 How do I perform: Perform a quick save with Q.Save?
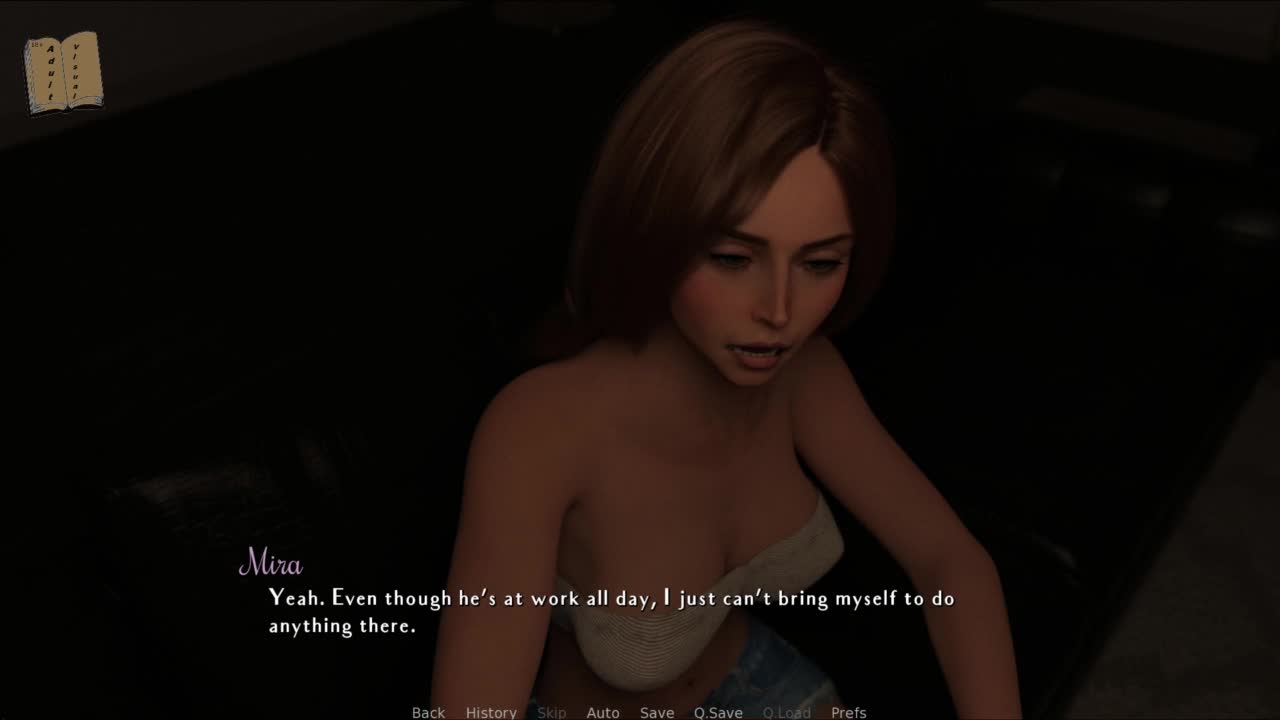pos(718,712)
